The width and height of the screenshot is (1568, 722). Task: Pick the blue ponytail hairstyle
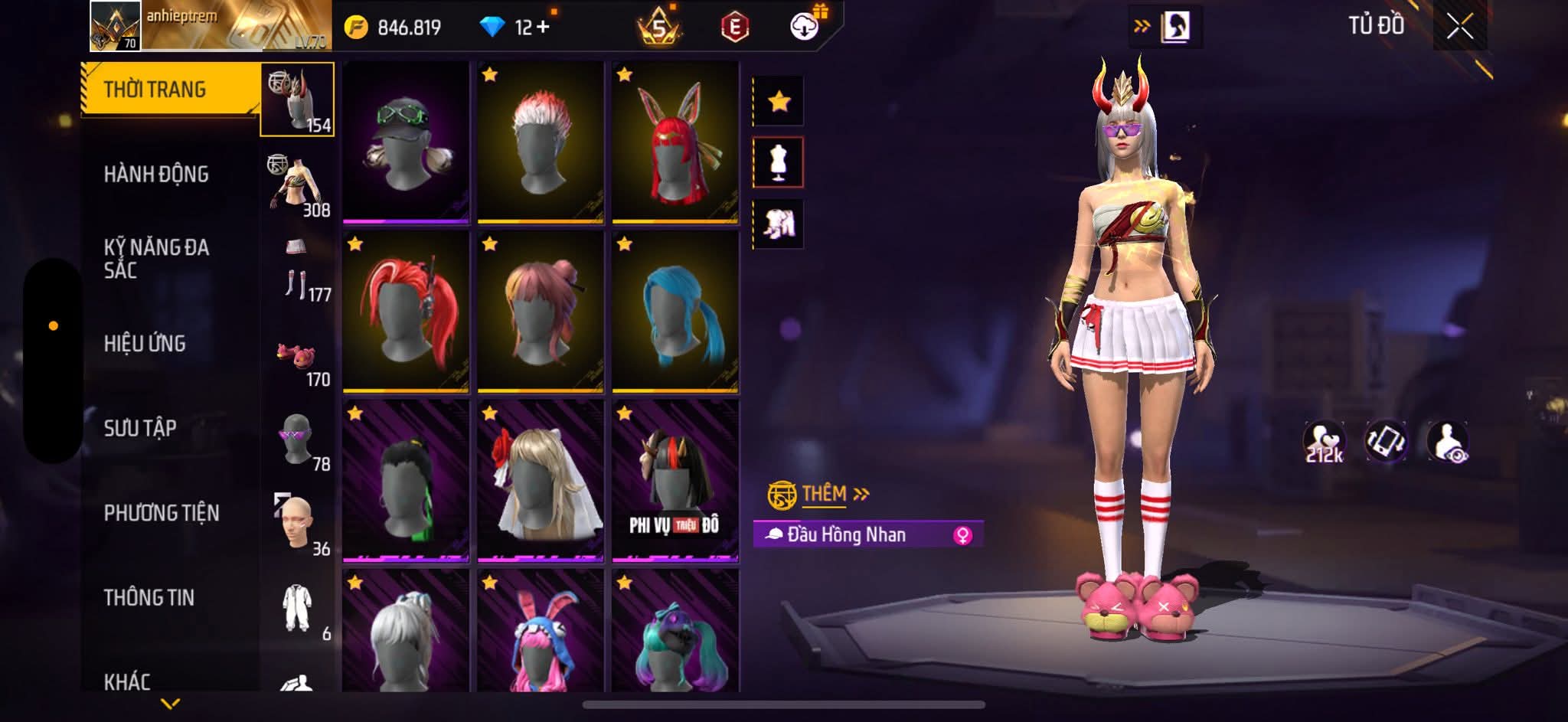(675, 312)
